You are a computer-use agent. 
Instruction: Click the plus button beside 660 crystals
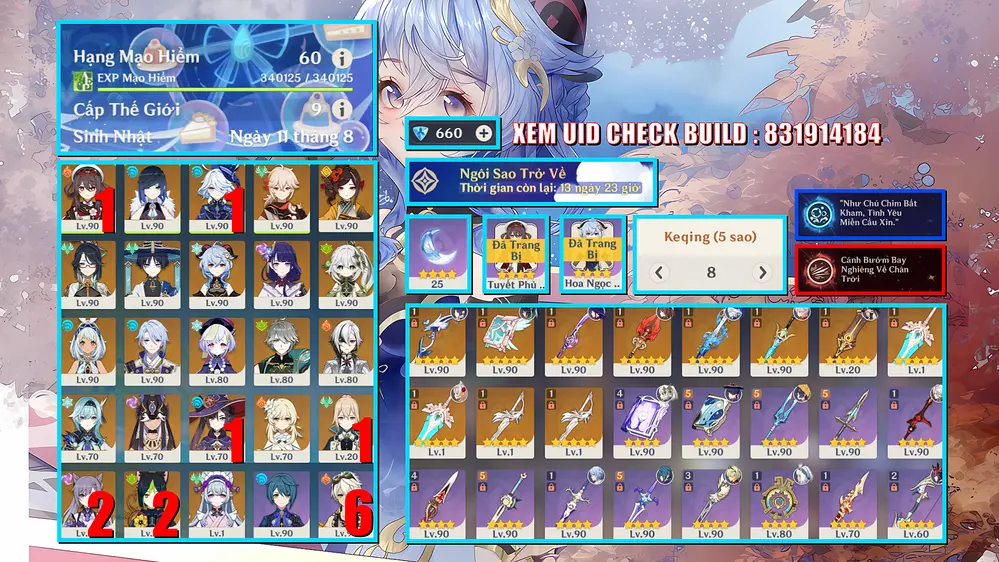click(x=484, y=133)
